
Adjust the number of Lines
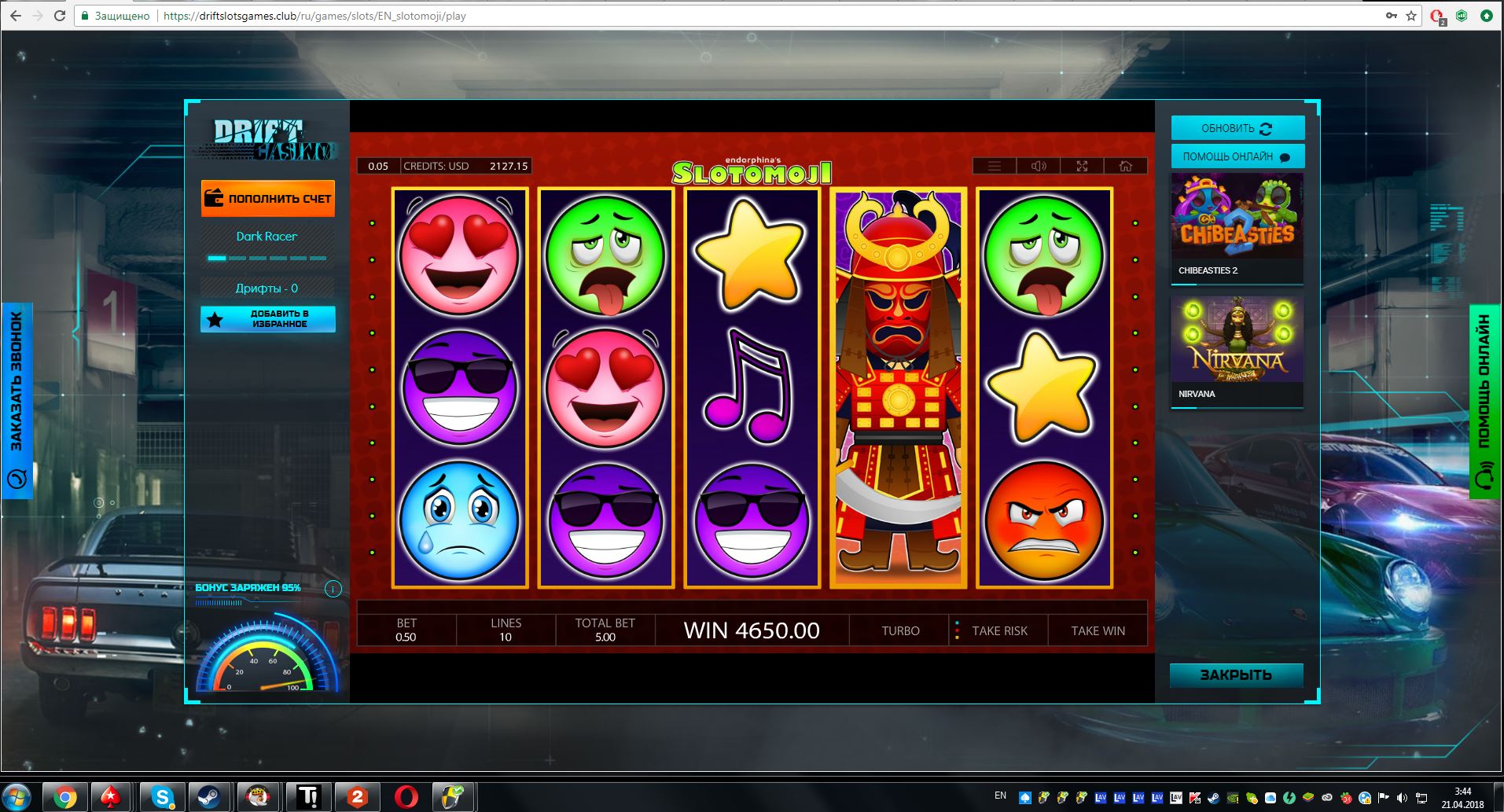[506, 630]
